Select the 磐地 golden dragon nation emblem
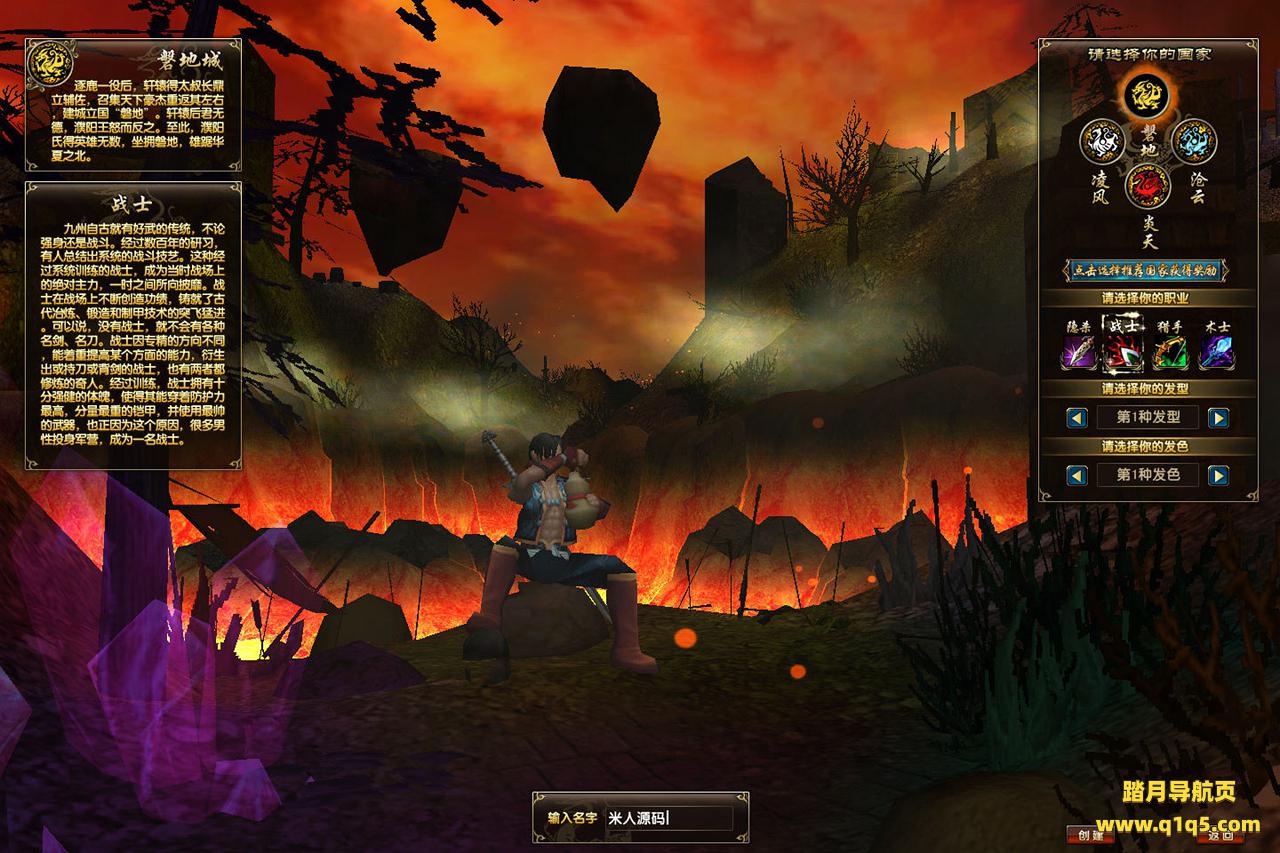 pyautogui.click(x=1145, y=97)
